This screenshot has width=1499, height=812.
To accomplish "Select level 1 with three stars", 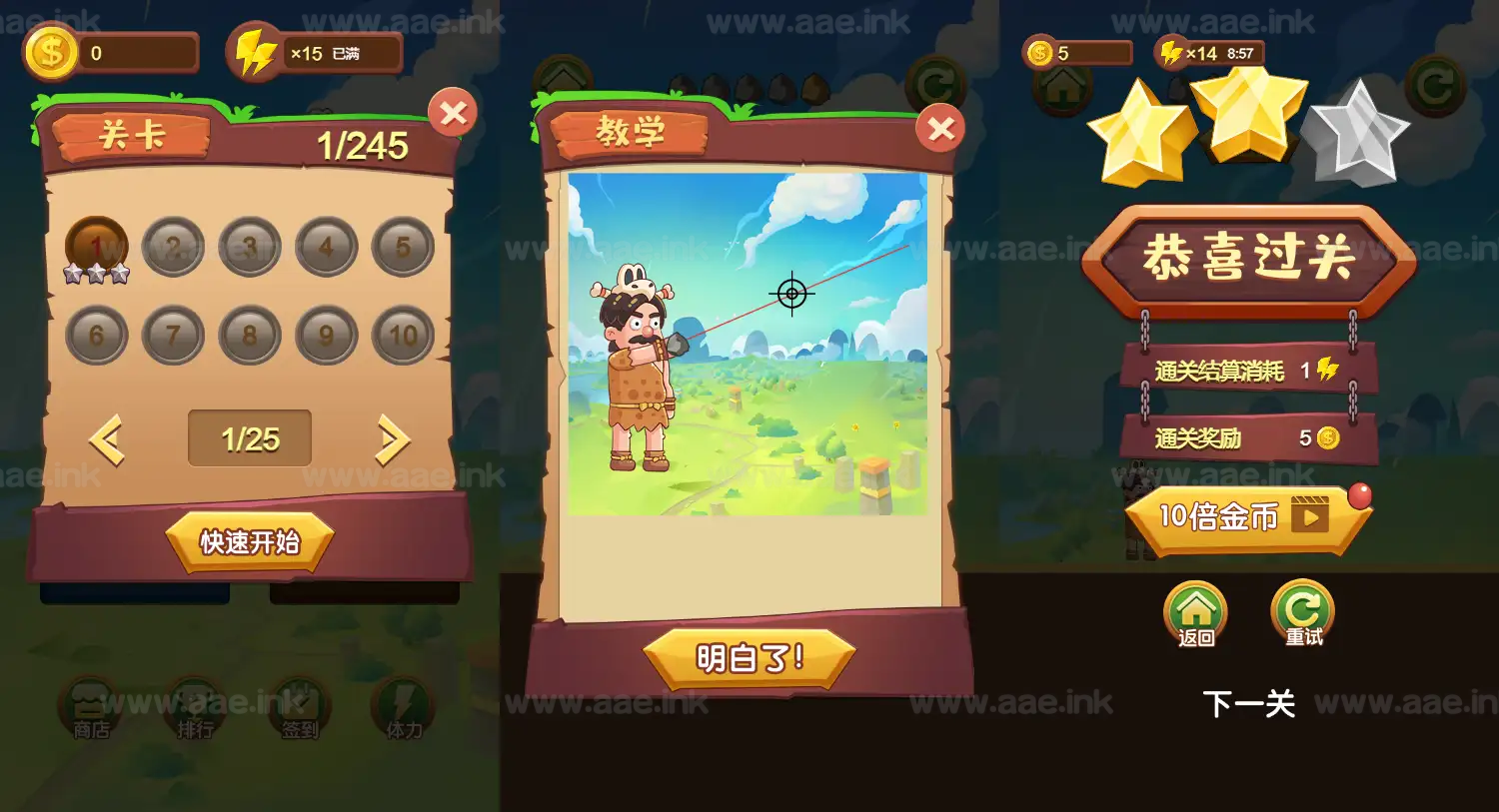I will tap(98, 245).
